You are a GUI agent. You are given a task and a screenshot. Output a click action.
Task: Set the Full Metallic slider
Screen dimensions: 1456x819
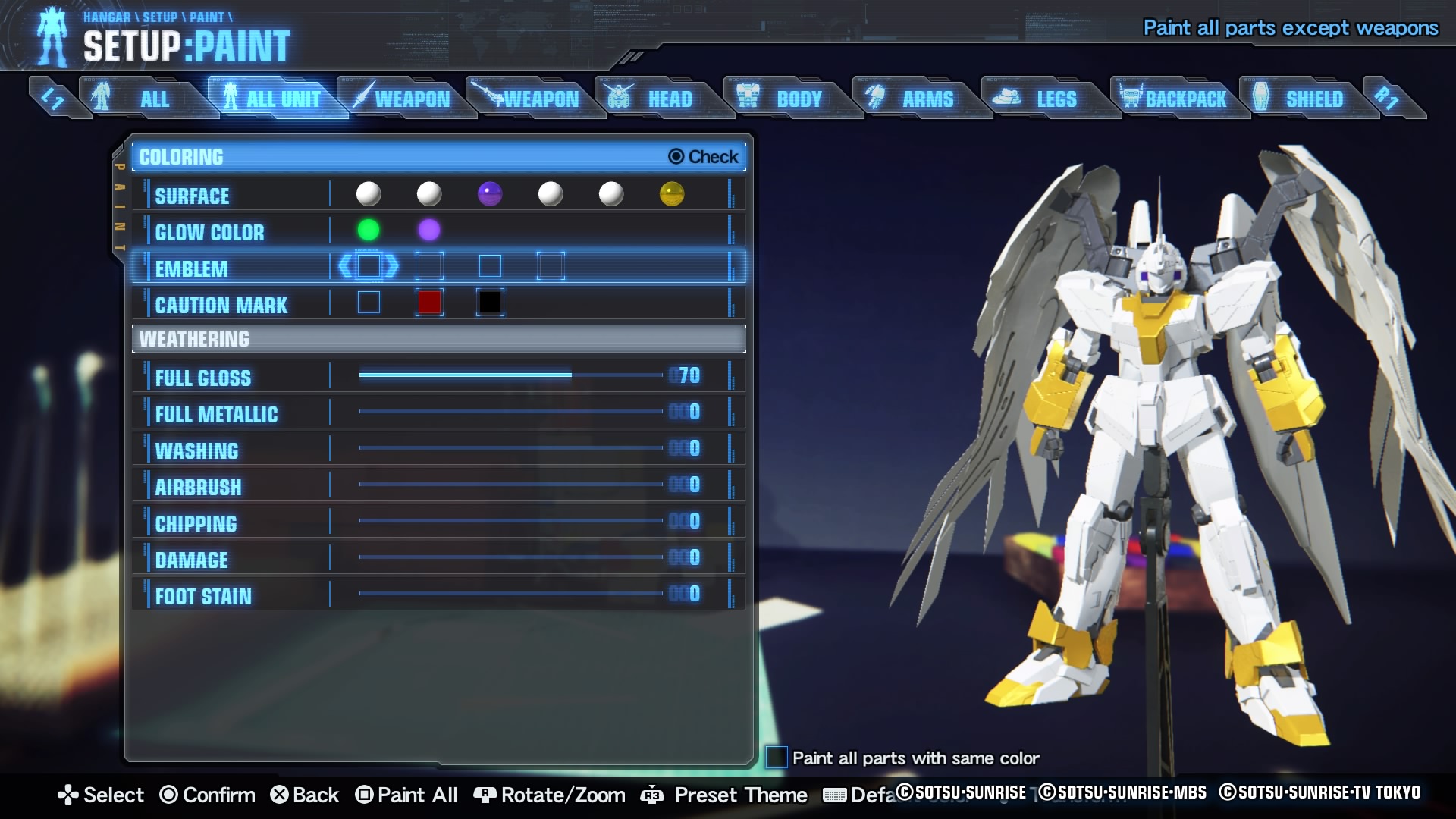[x=511, y=412]
